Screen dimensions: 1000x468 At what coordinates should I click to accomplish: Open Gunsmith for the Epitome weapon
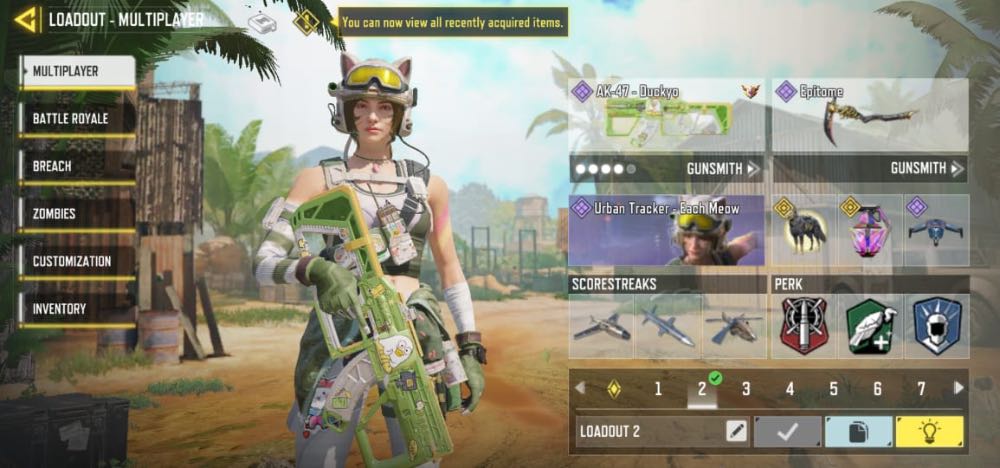tap(924, 168)
